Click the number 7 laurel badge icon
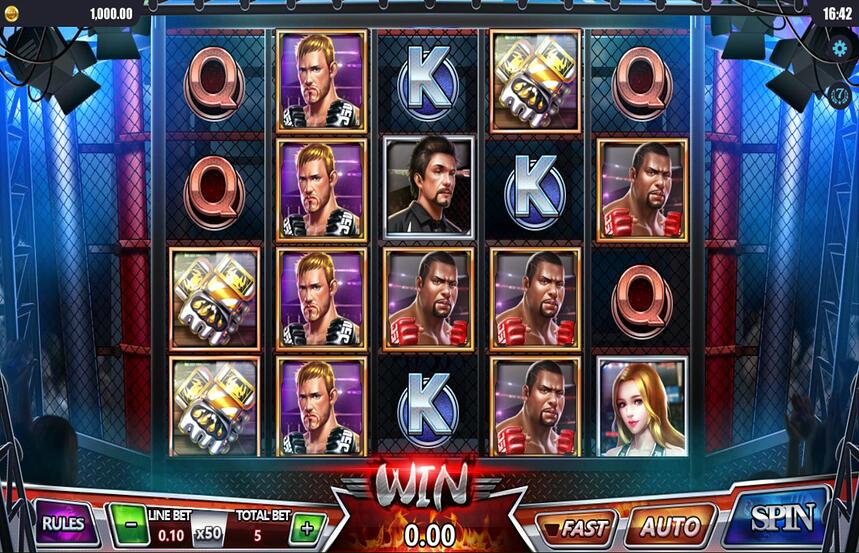Viewport: 859px width, 553px height. tap(840, 95)
